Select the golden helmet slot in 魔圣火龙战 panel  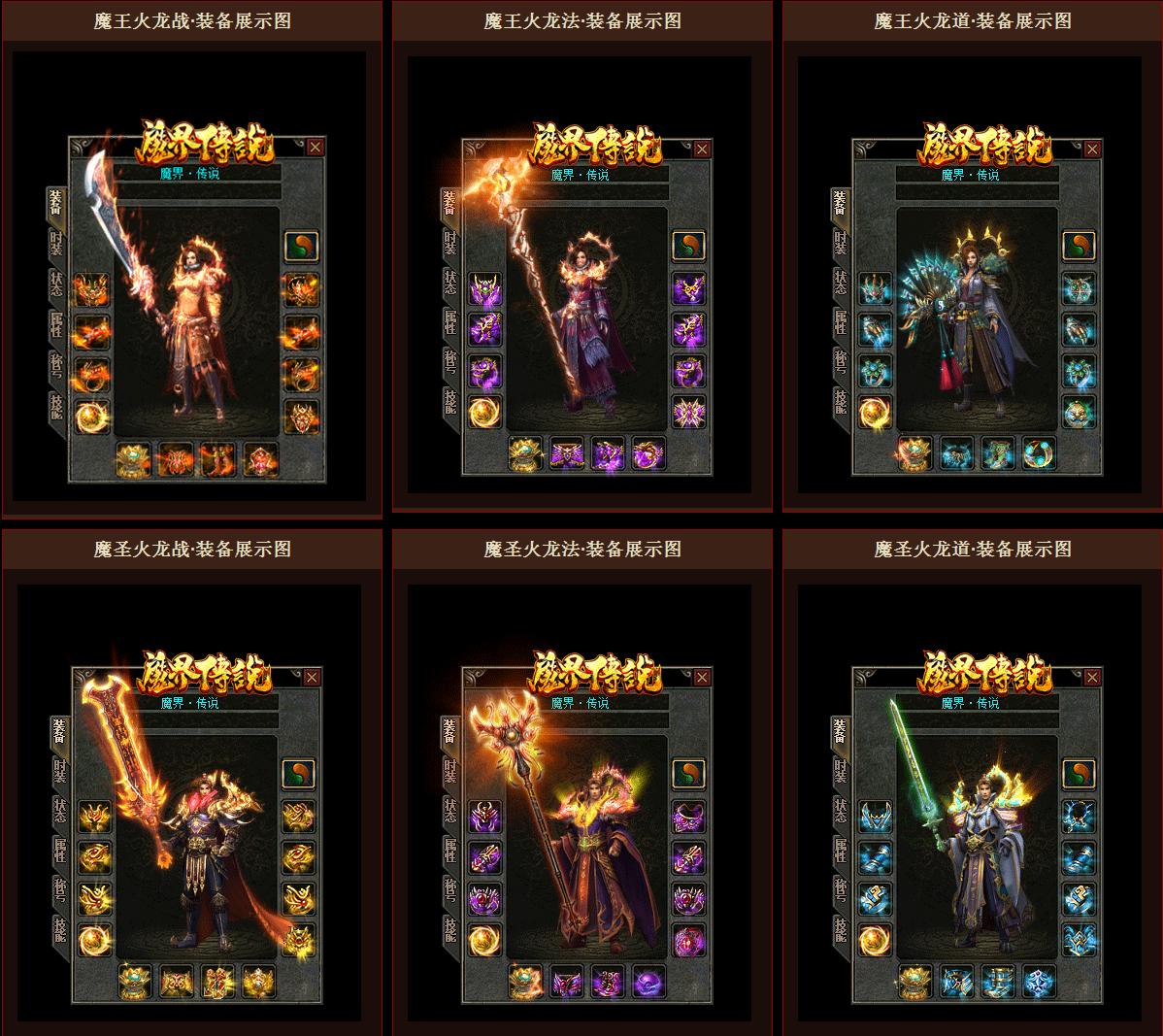click(x=94, y=816)
